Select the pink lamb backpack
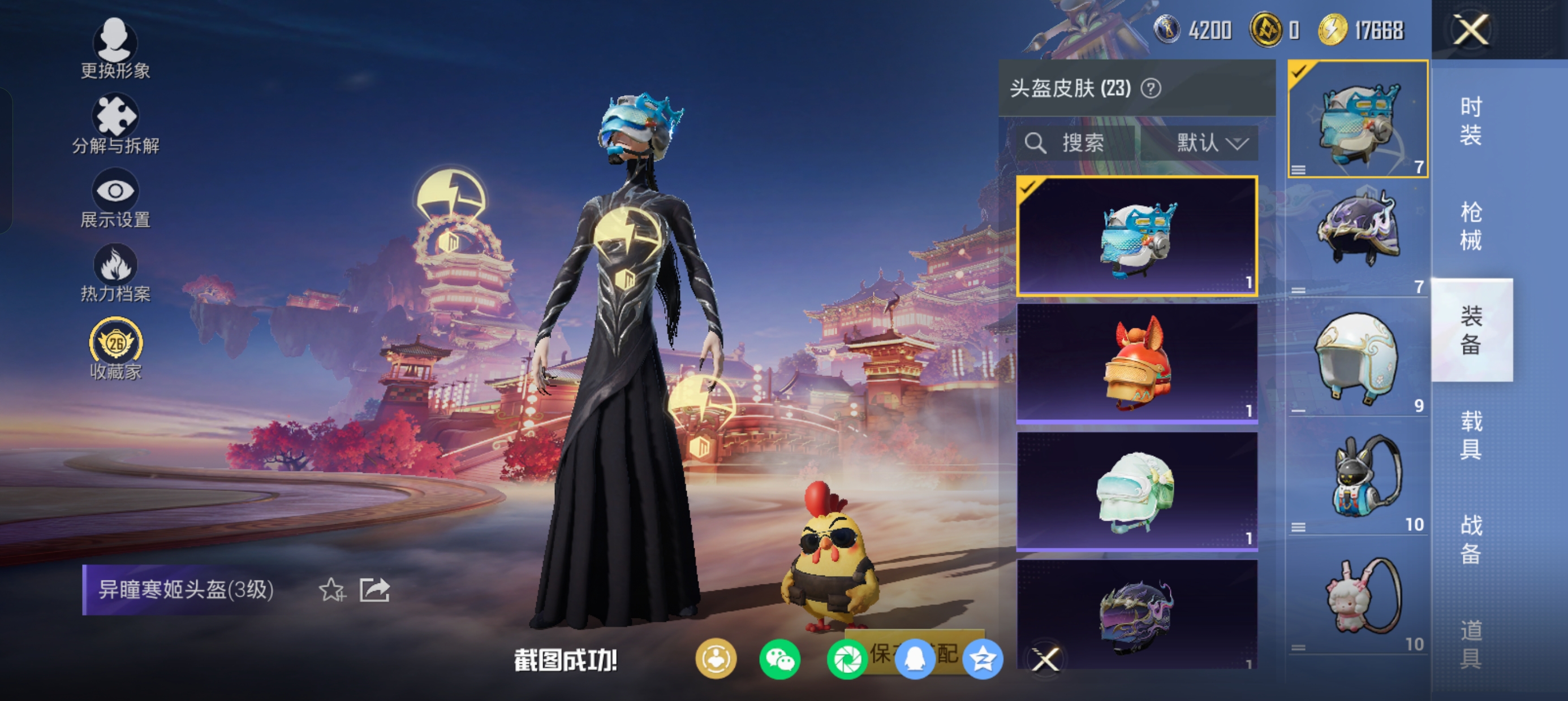The image size is (1568, 701). [x=1362, y=596]
